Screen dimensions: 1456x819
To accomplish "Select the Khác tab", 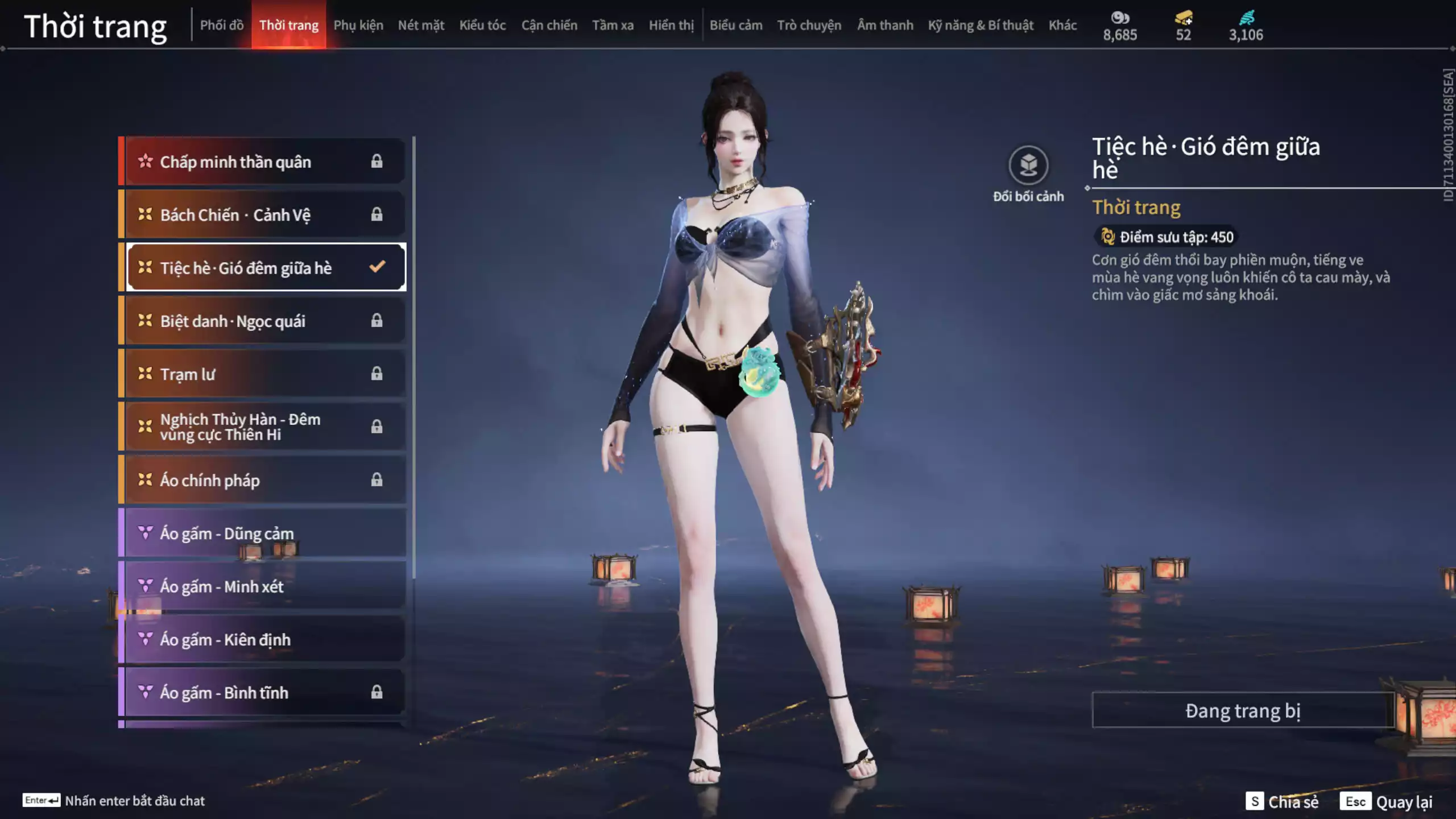I will (x=1062, y=25).
